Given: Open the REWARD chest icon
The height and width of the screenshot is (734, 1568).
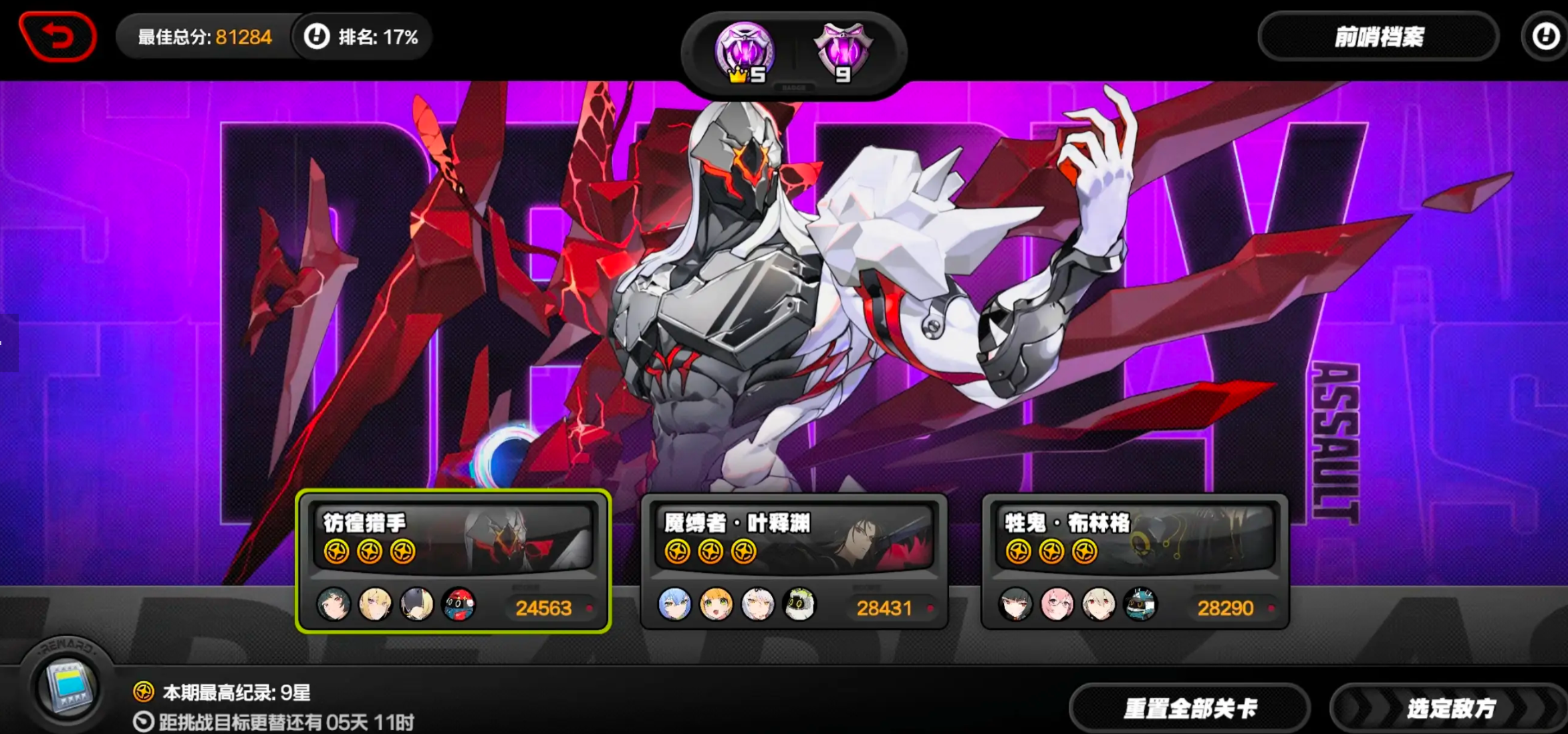Looking at the screenshot, I should pyautogui.click(x=67, y=687).
